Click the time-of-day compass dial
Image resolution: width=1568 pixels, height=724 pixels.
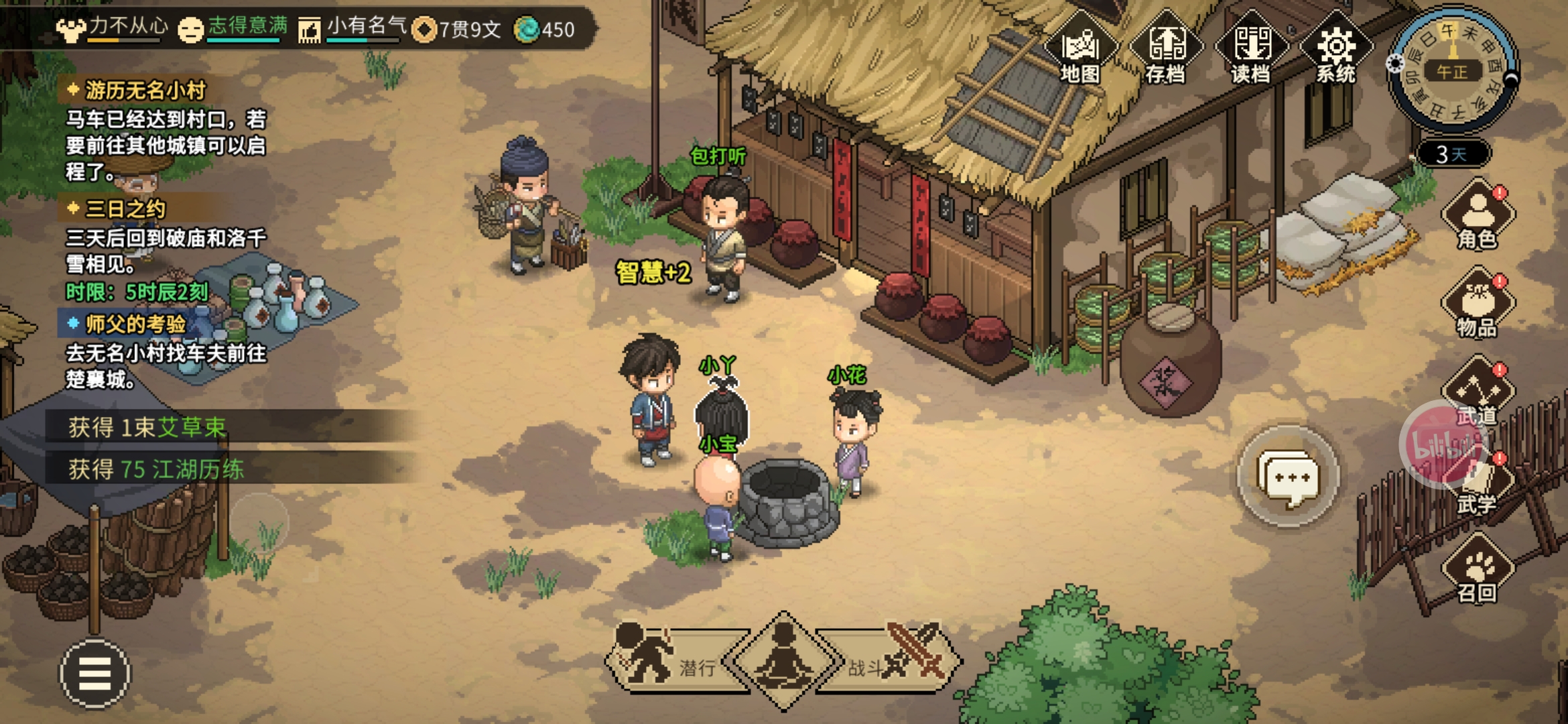point(1453,69)
